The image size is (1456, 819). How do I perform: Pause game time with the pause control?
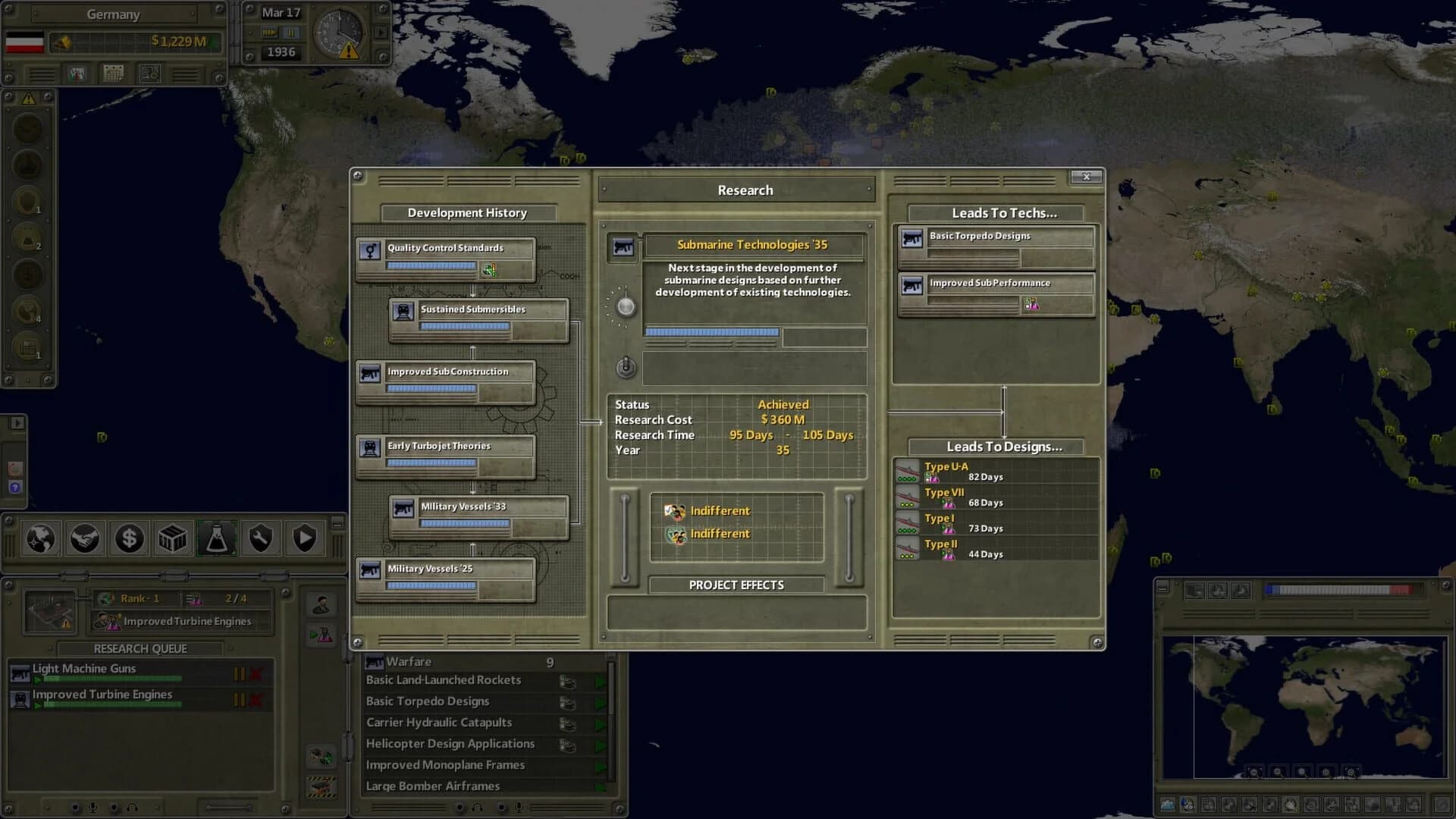coord(292,33)
